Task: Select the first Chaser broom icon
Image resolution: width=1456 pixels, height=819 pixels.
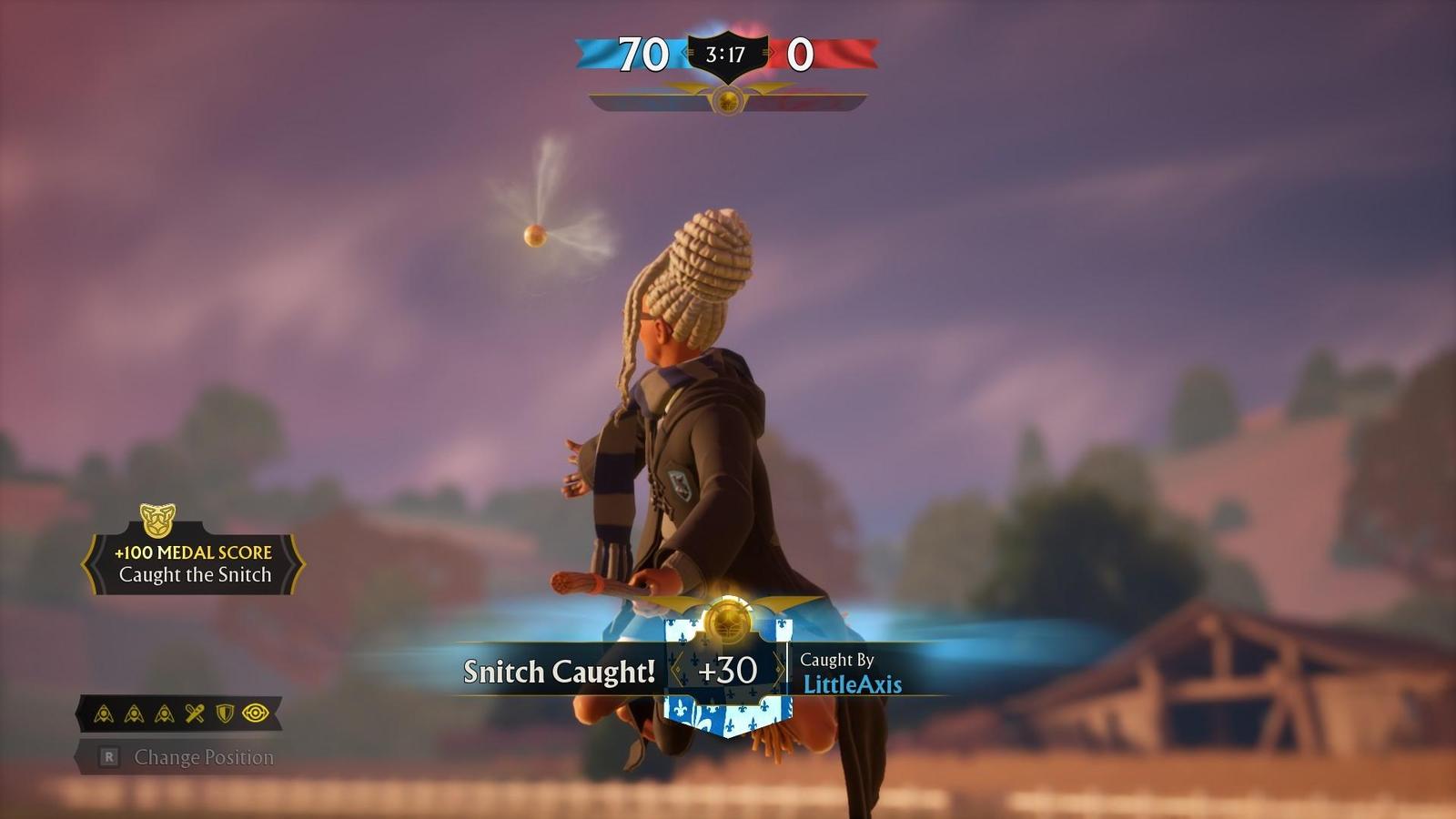Action: [104, 713]
